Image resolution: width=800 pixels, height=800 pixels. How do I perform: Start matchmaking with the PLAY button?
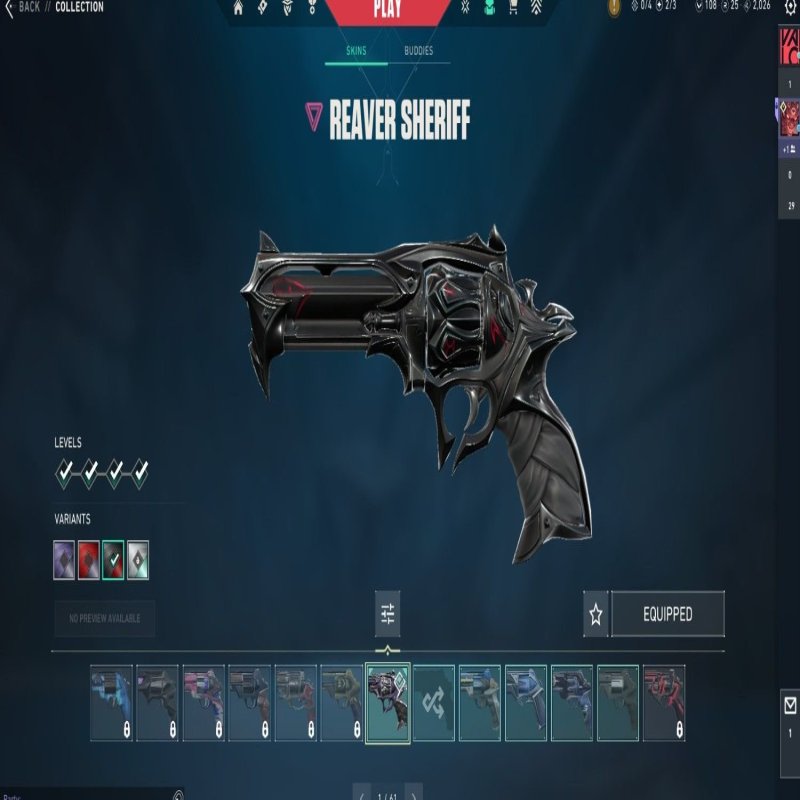coord(387,10)
